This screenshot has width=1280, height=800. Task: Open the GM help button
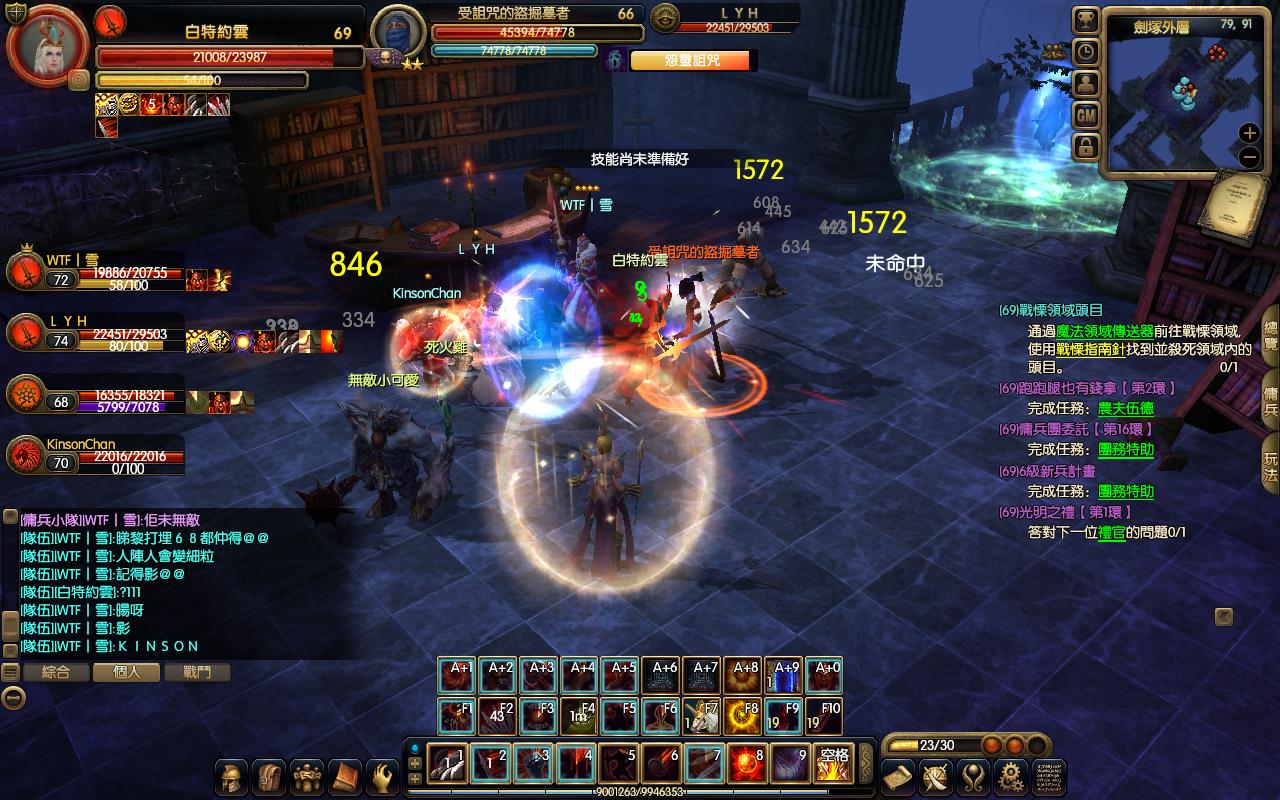click(x=1085, y=116)
